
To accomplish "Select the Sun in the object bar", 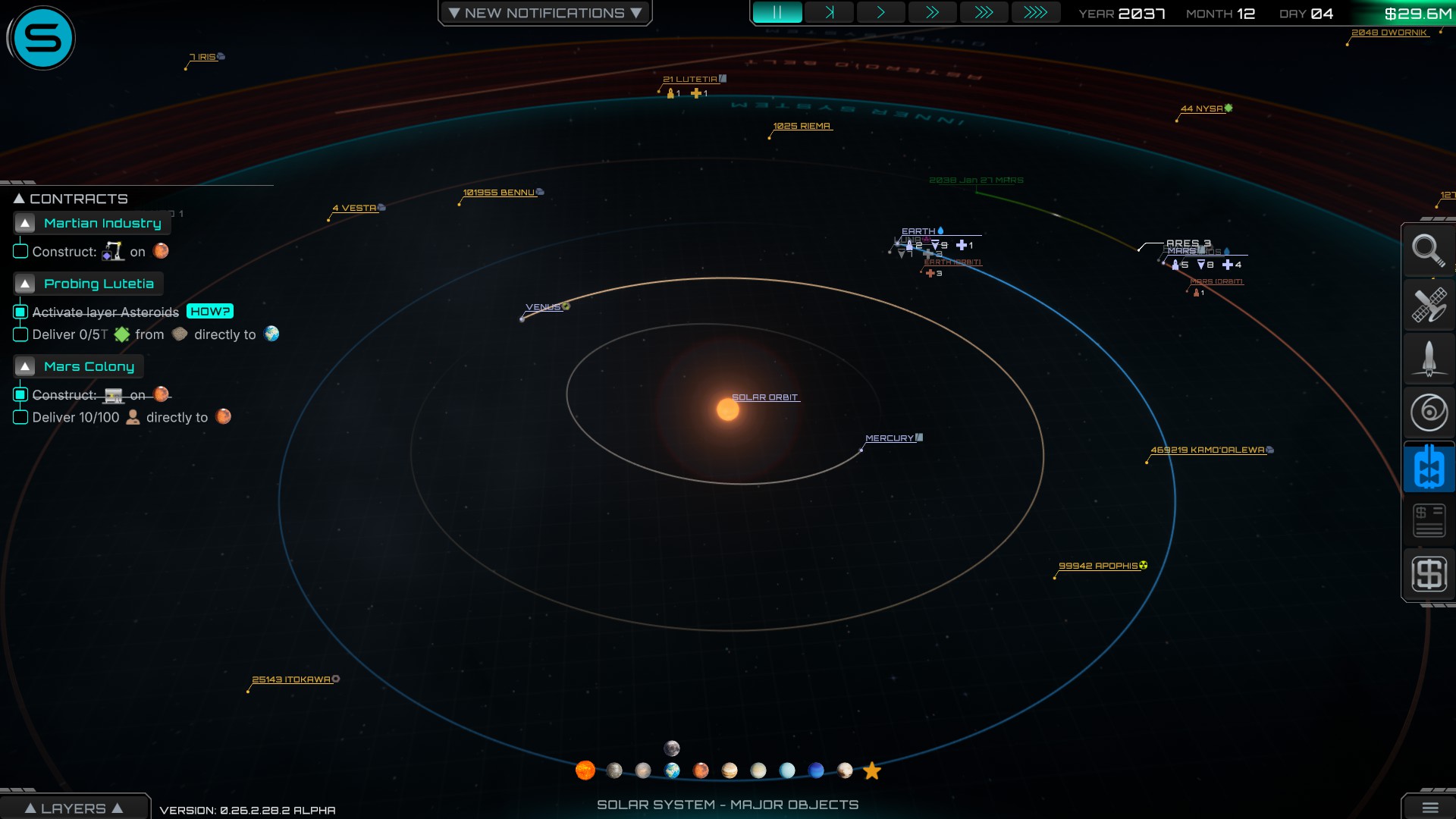I will point(585,770).
